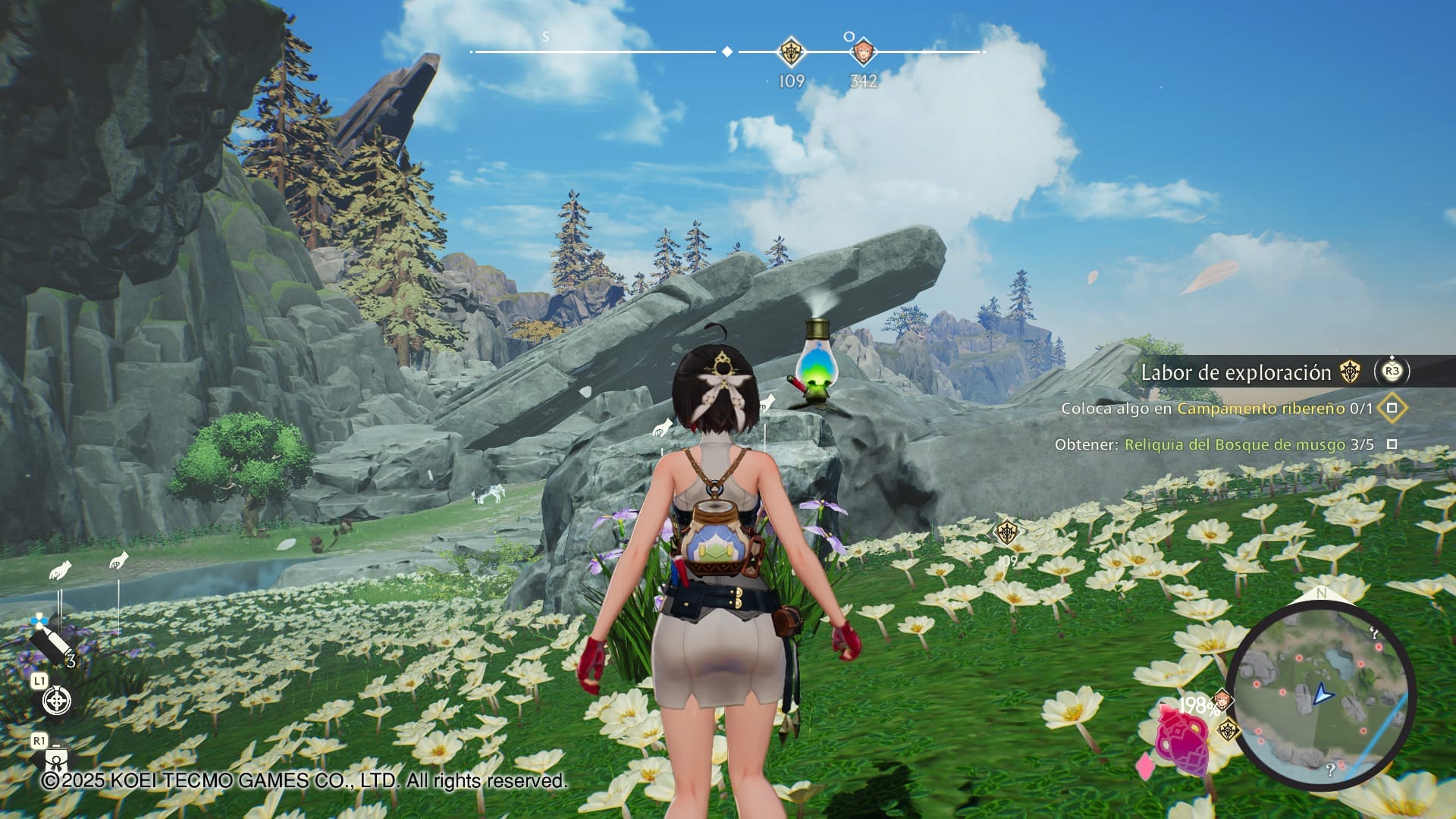Activate the crosshair ring tool icon
Image resolution: width=1456 pixels, height=819 pixels.
[57, 700]
